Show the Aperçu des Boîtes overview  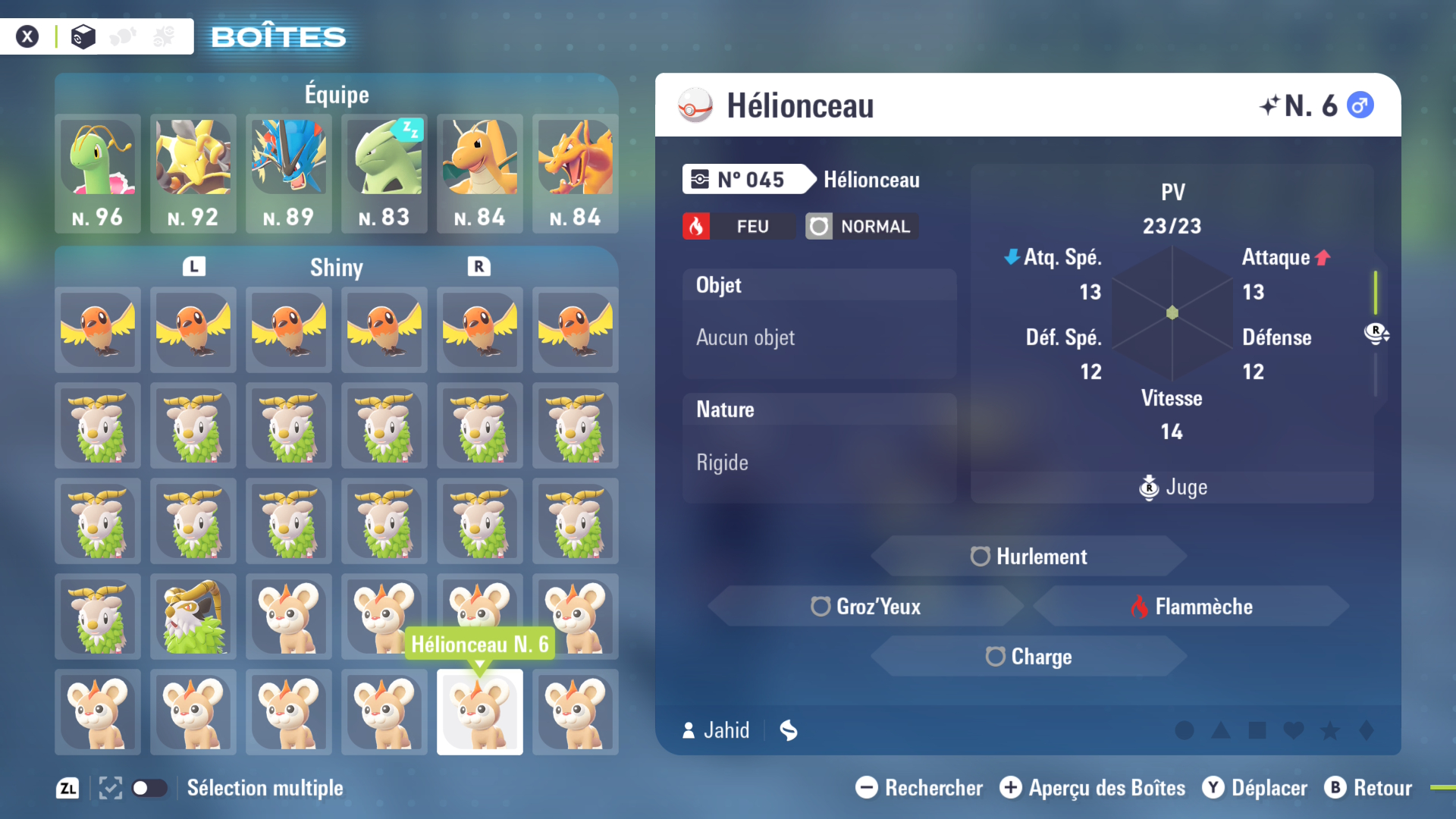pyautogui.click(x=1092, y=788)
